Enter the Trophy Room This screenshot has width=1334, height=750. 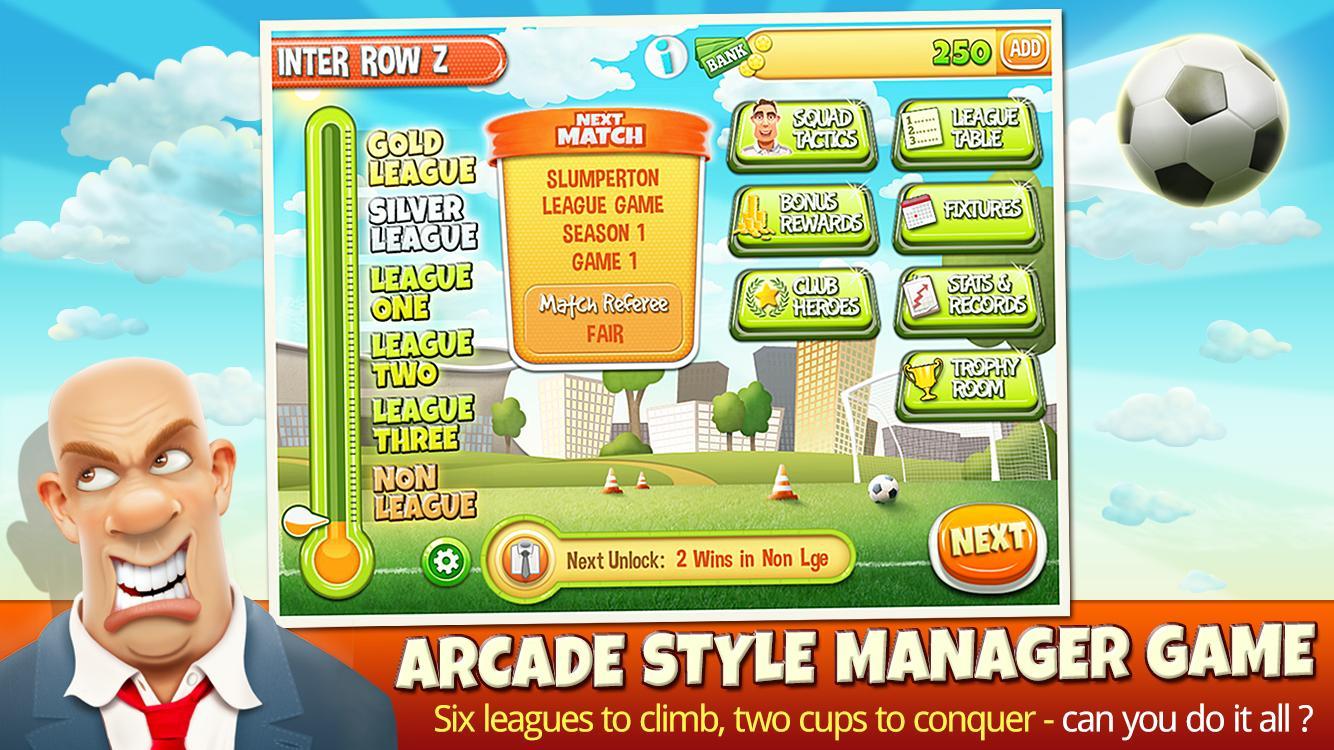[967, 380]
